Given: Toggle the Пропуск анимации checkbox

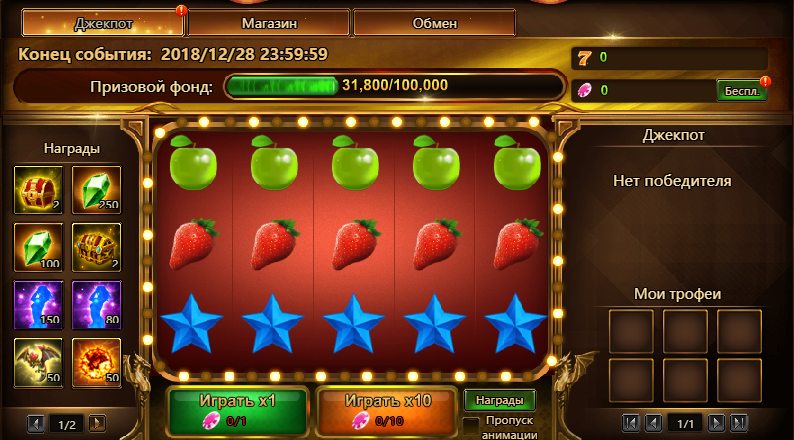Looking at the screenshot, I should (x=470, y=425).
